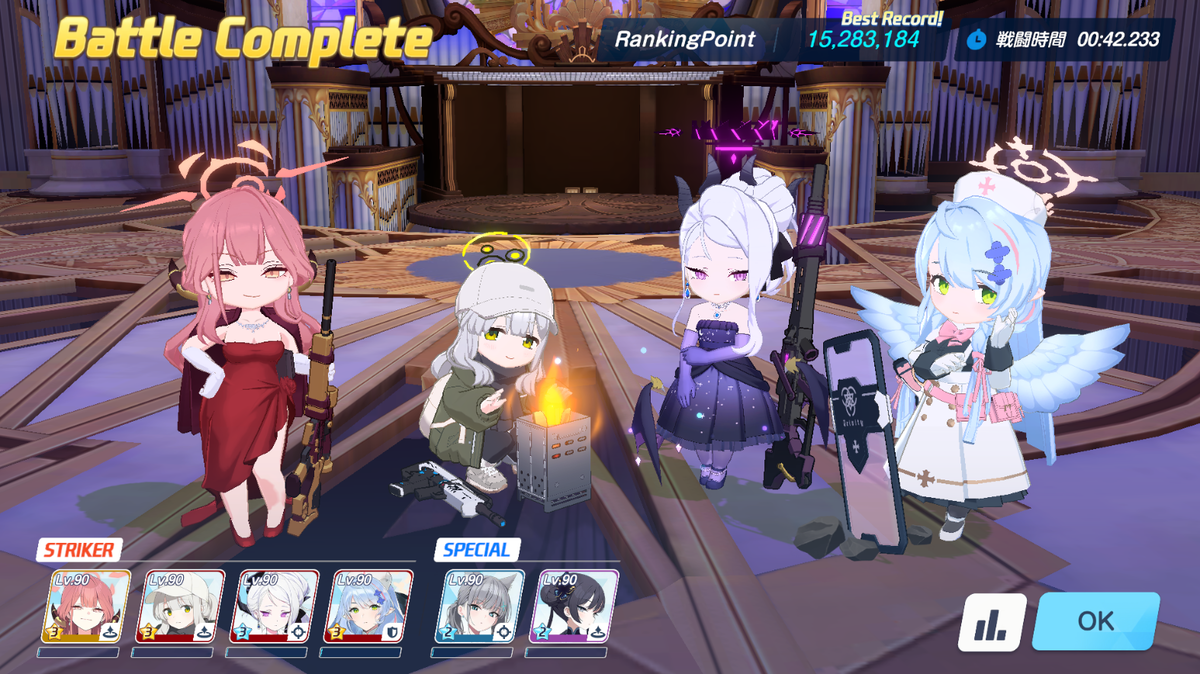
Task: Select the white-cap striker portrait
Action: click(x=180, y=606)
